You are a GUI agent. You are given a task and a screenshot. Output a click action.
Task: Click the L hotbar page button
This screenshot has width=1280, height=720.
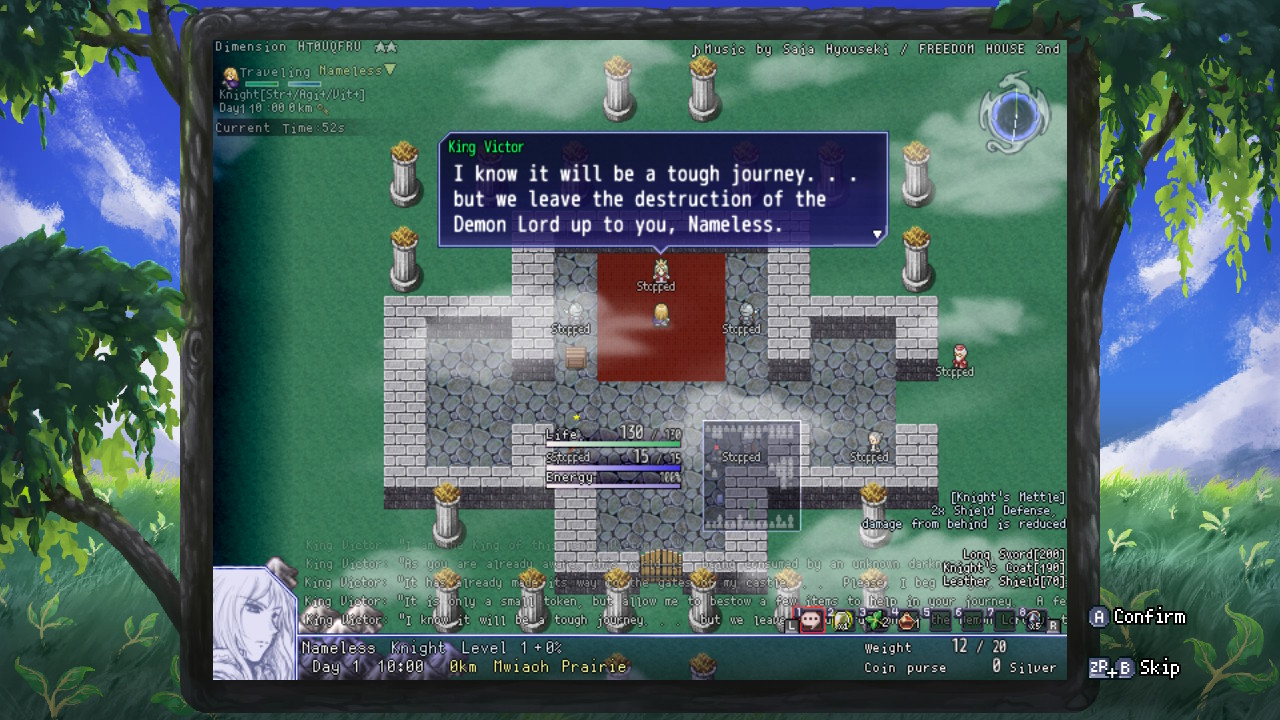click(x=791, y=624)
